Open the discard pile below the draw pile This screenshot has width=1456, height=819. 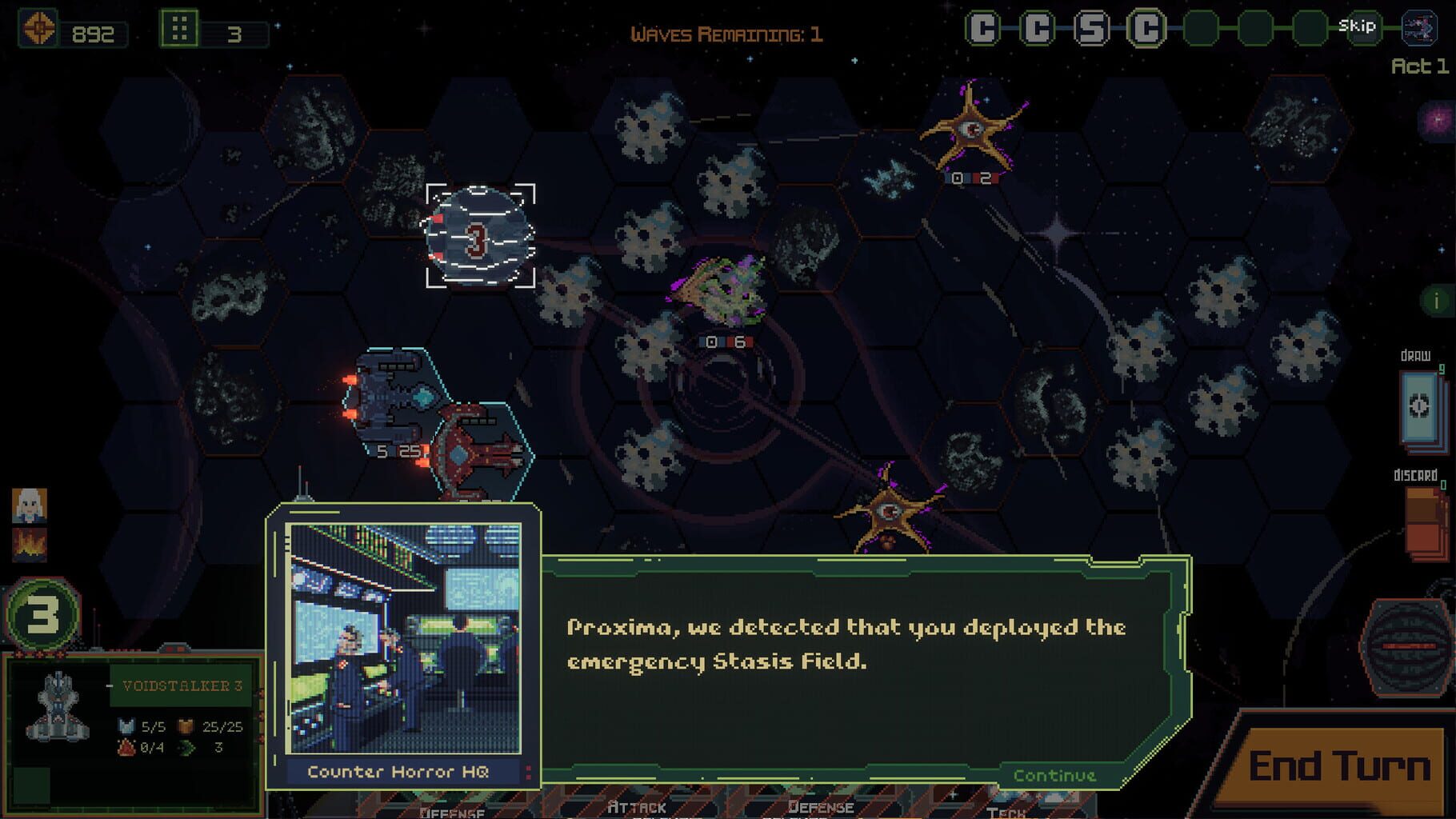pyautogui.click(x=1422, y=521)
